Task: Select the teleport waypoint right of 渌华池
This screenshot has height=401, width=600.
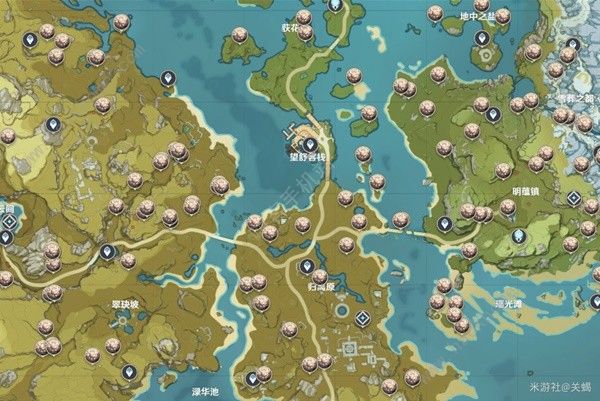Action: (x=253, y=379)
